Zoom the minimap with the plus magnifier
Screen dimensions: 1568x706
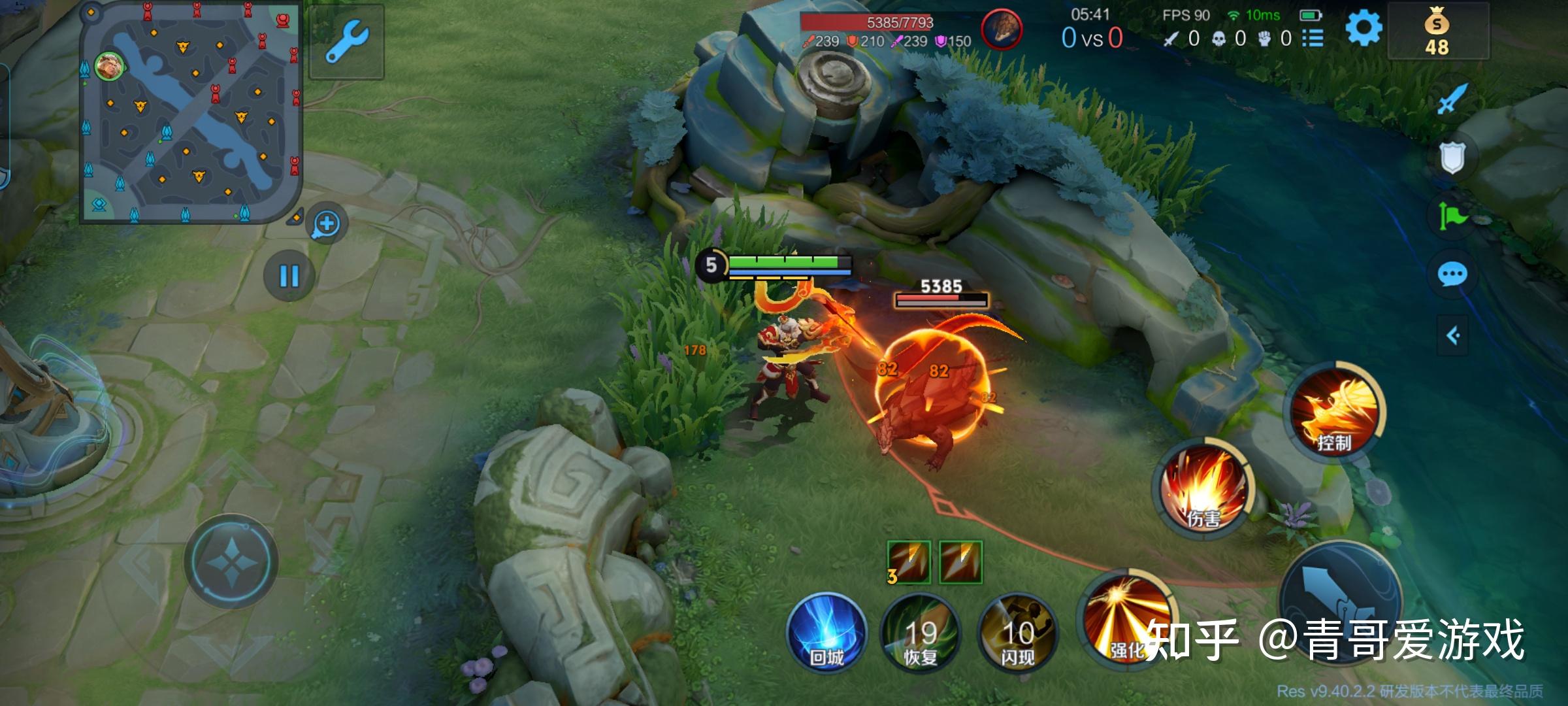click(326, 224)
